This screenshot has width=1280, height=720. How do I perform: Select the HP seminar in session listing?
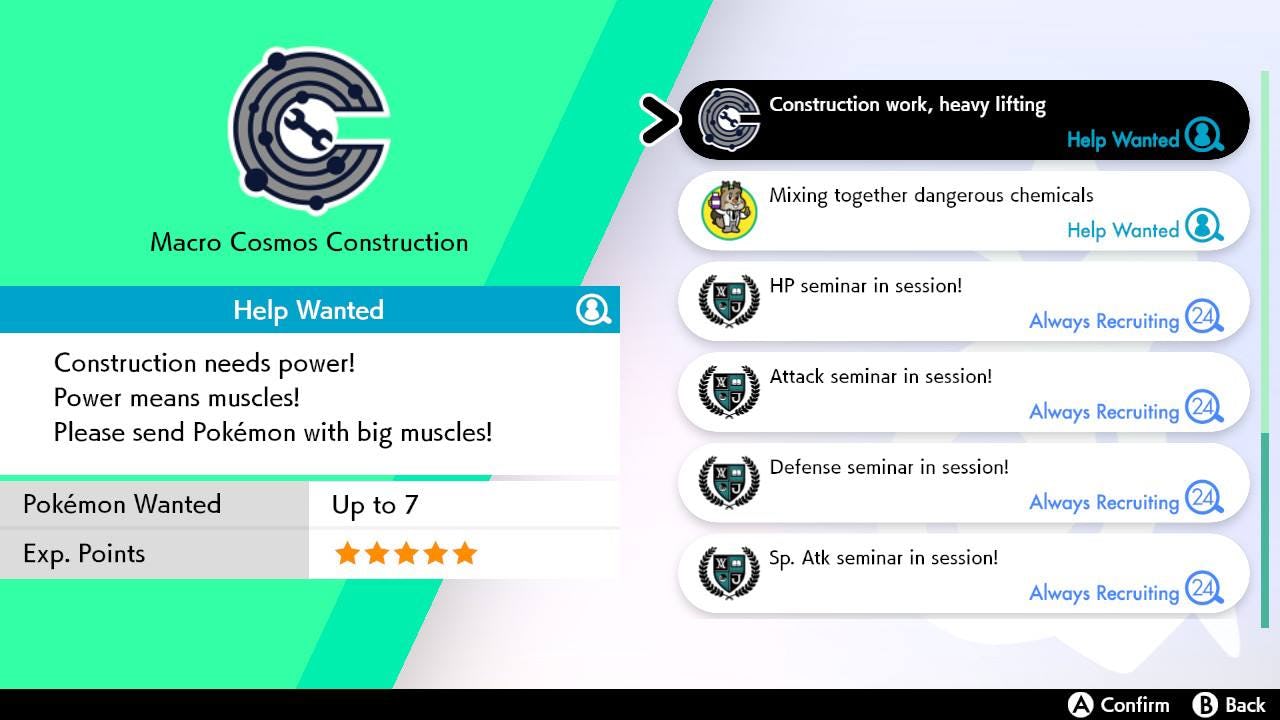[x=960, y=300]
